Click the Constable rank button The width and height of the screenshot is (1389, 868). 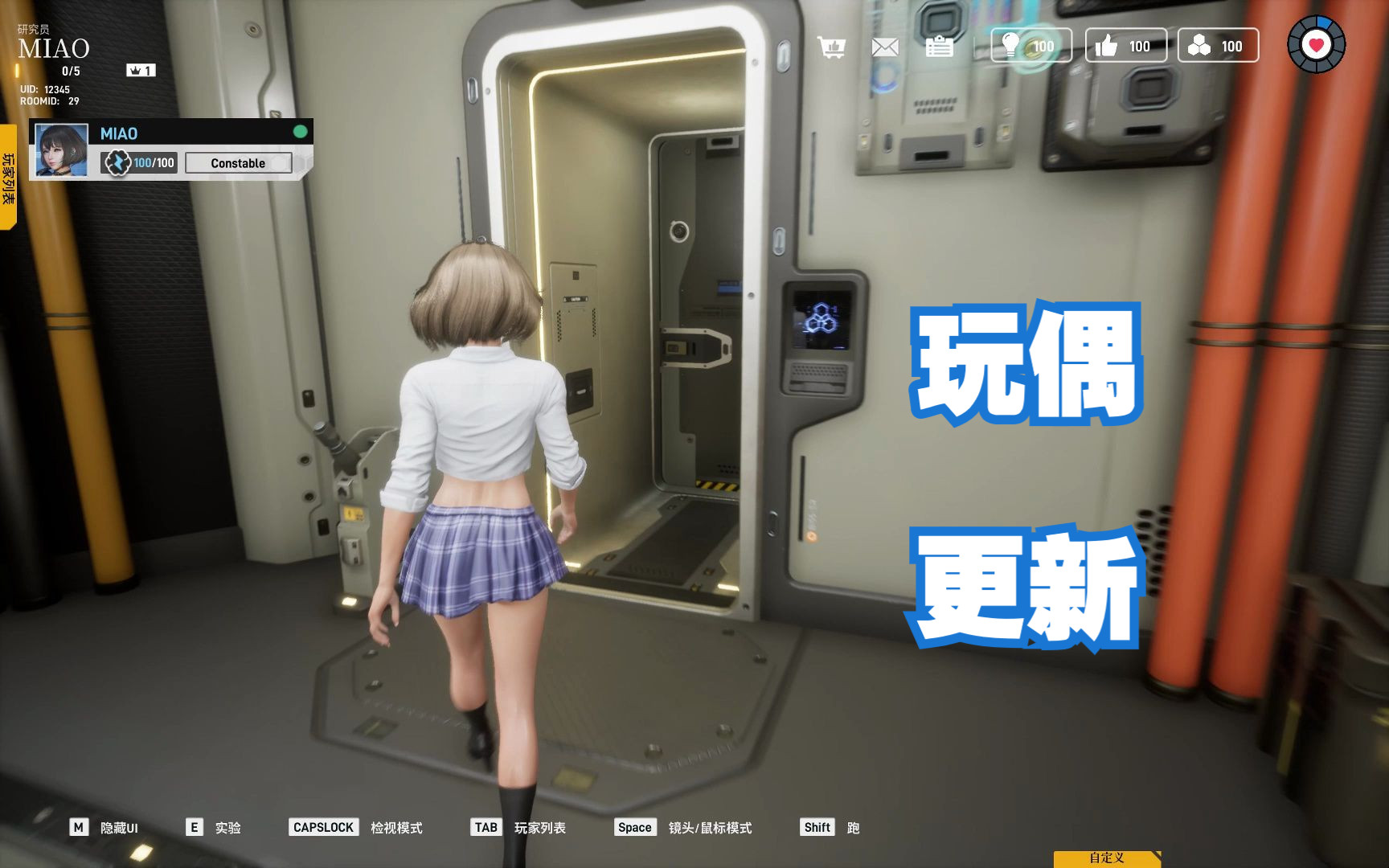coord(238,162)
